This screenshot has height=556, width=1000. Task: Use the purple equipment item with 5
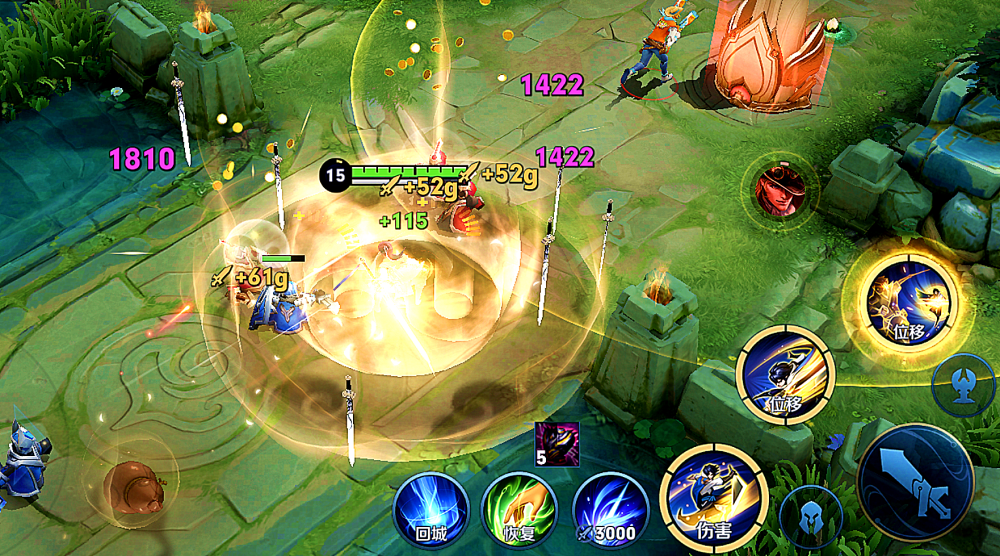pyautogui.click(x=556, y=441)
